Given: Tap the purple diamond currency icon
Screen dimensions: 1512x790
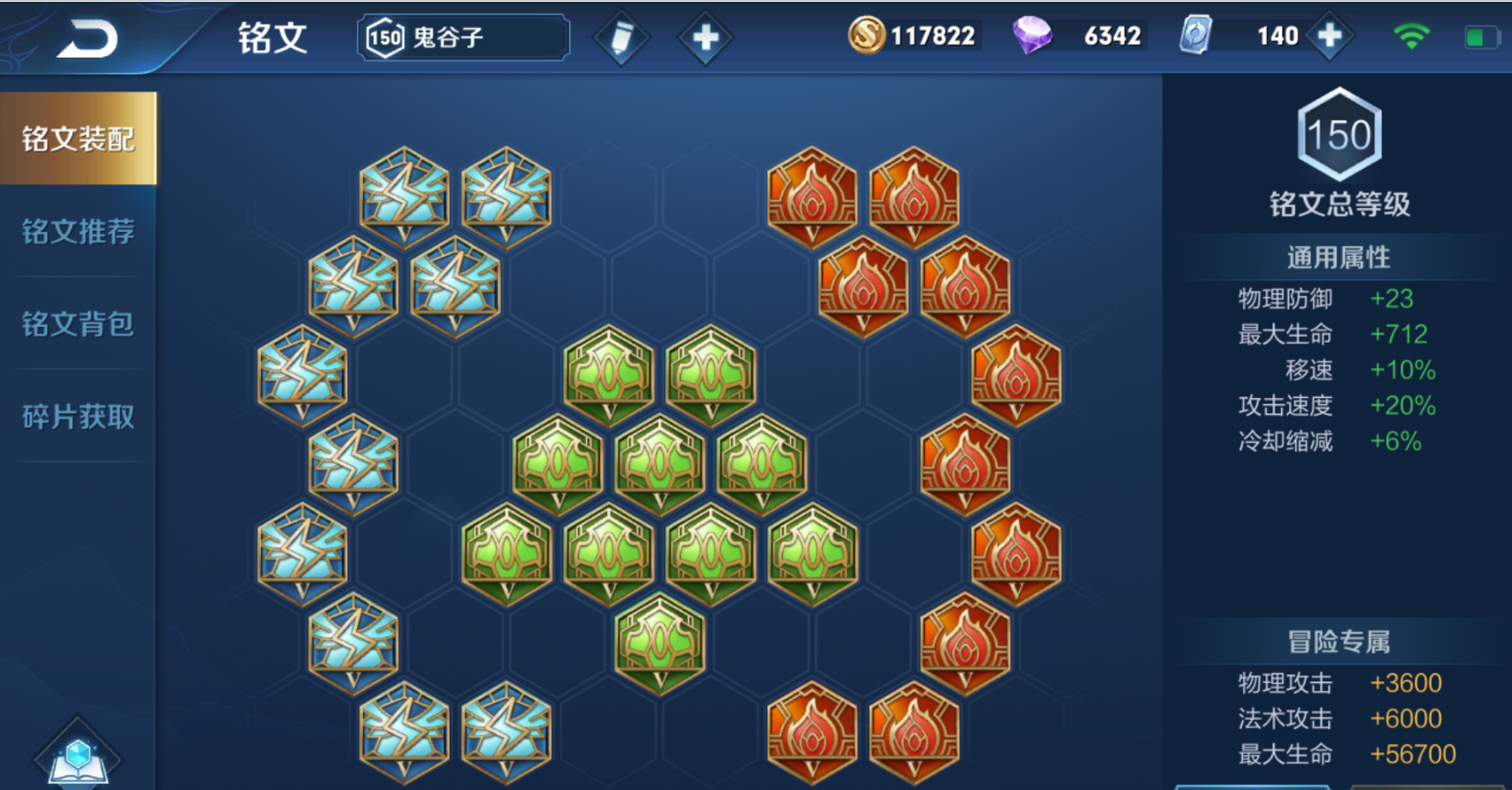Looking at the screenshot, I should 1032,36.
